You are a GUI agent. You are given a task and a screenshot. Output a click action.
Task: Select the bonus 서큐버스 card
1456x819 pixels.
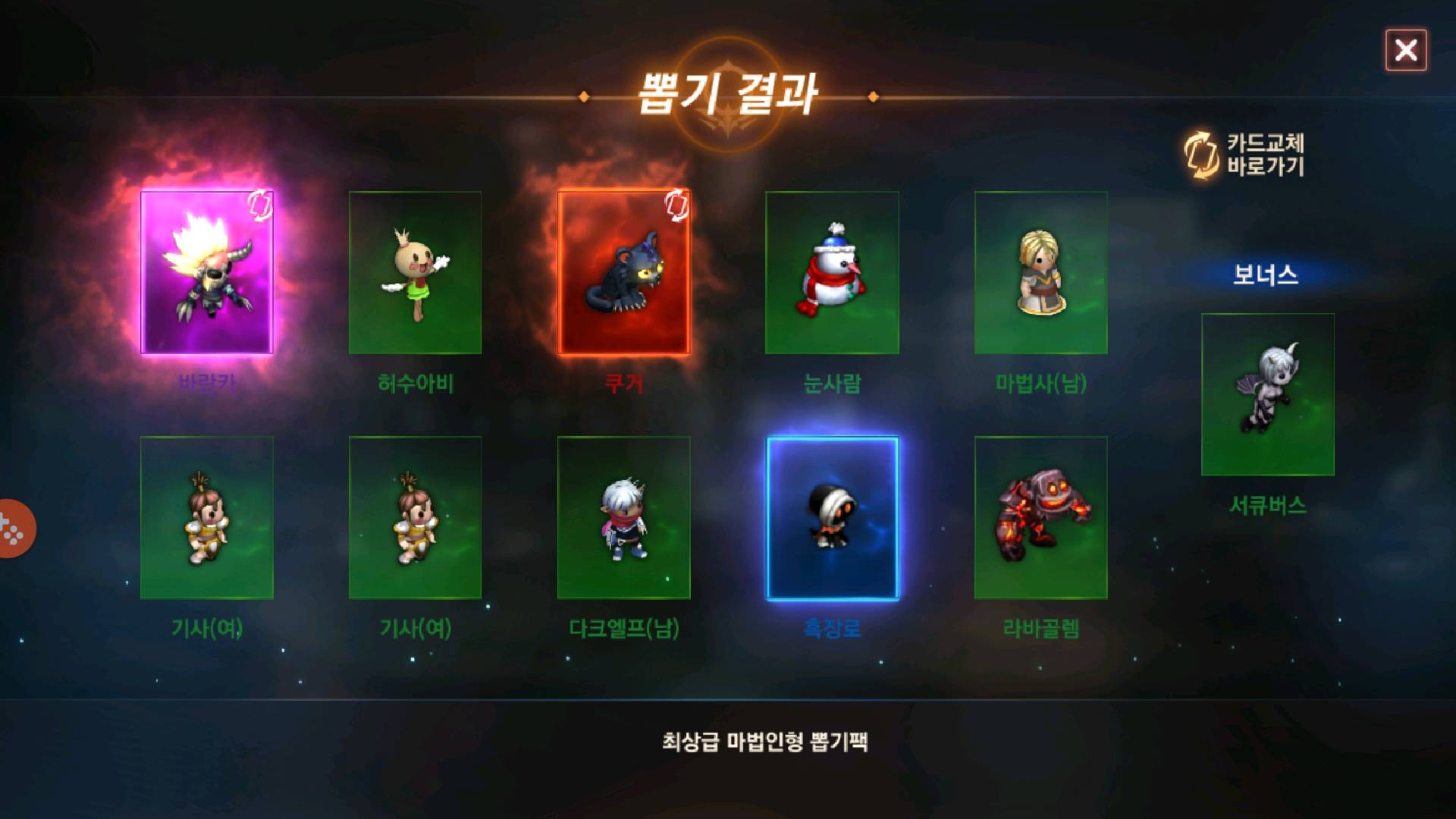(1267, 394)
